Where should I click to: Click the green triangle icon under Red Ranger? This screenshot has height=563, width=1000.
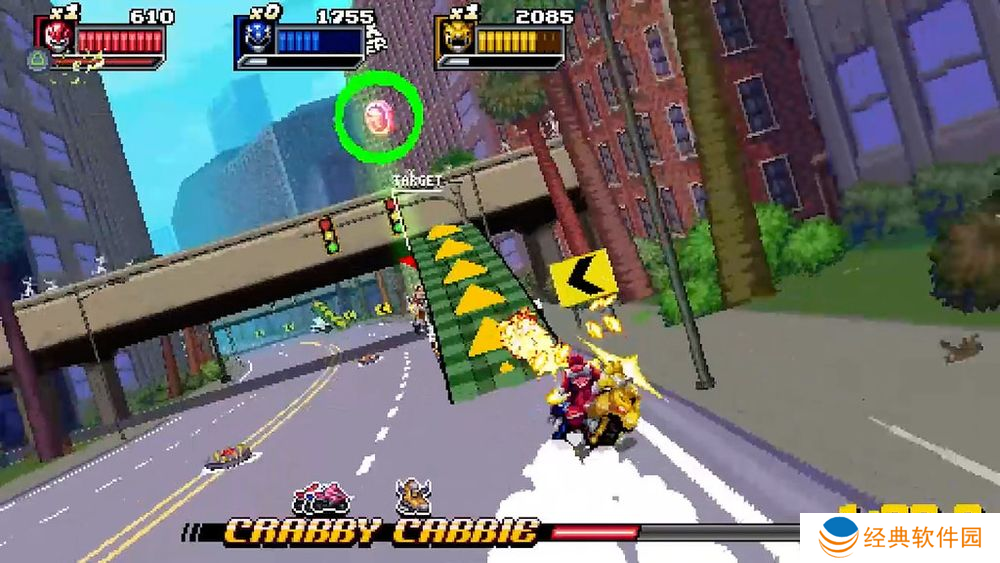tap(38, 62)
